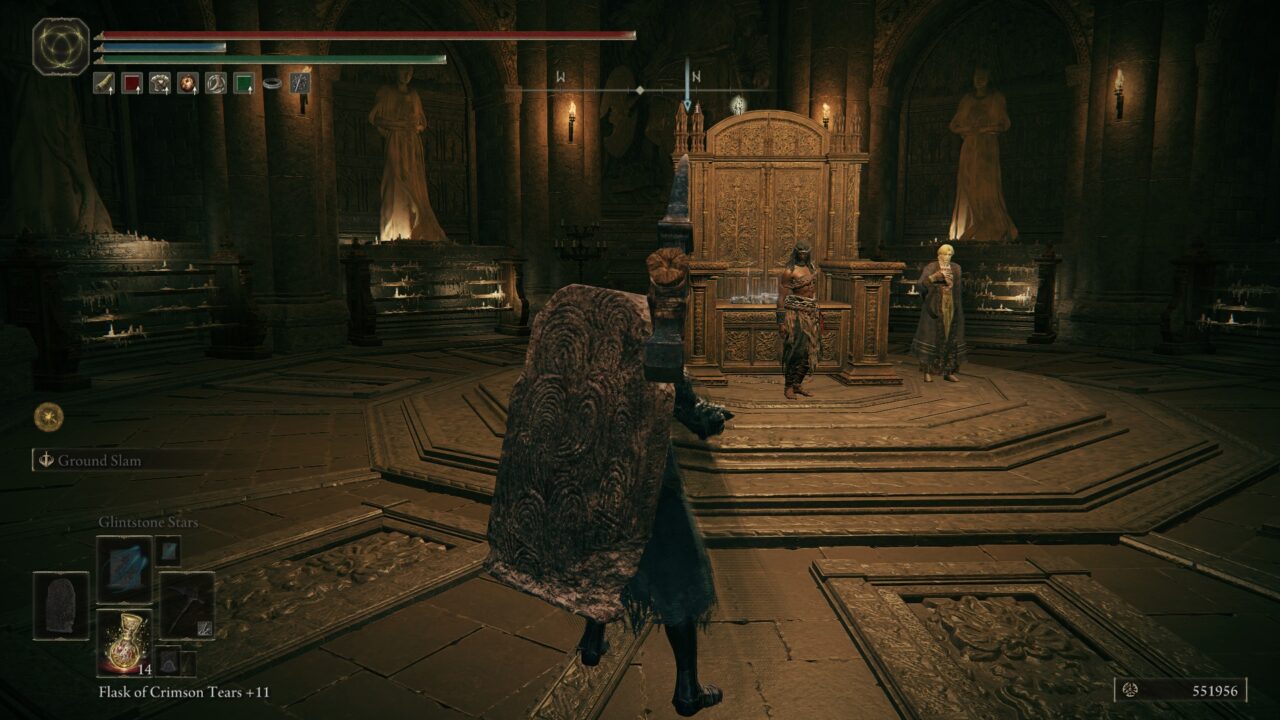Click the Ground Slam skill label

pyautogui.click(x=99, y=461)
